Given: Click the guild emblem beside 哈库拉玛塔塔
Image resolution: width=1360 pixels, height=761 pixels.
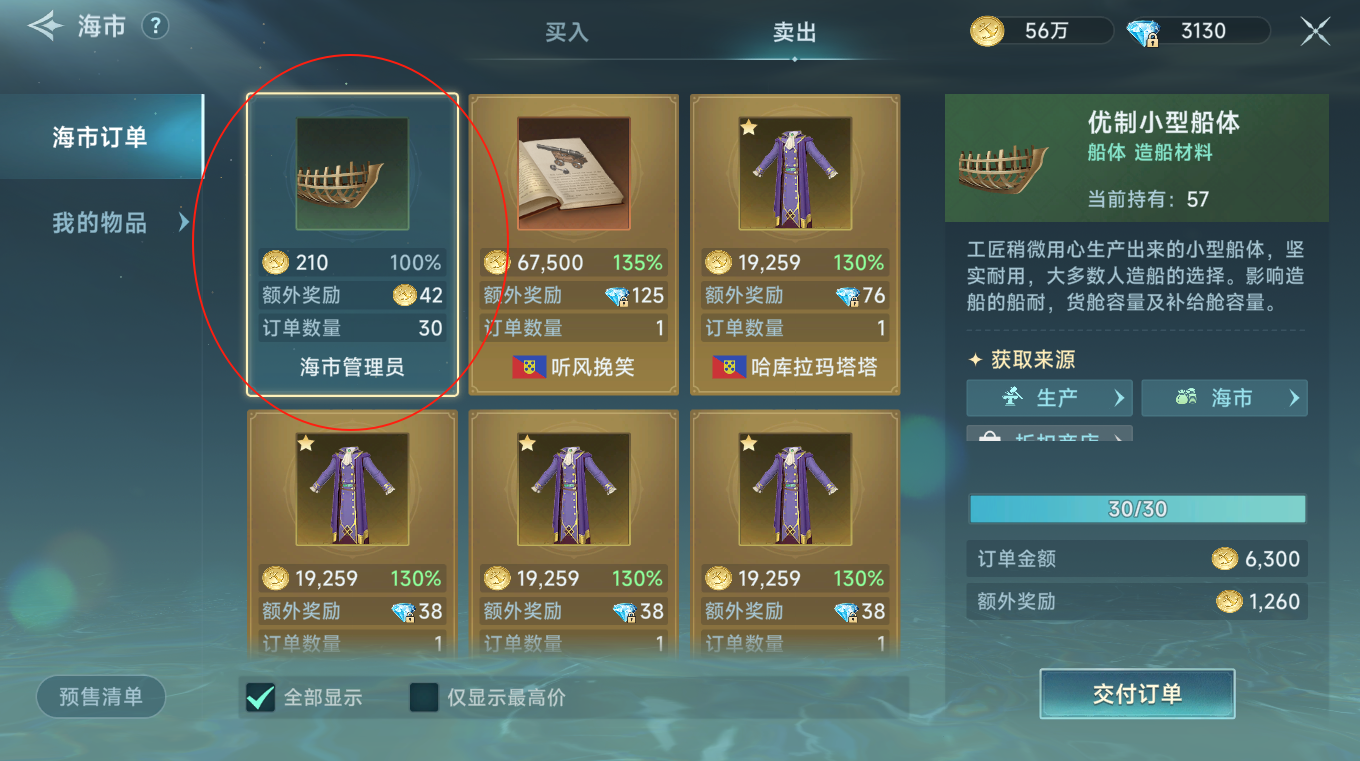Looking at the screenshot, I should point(725,368).
